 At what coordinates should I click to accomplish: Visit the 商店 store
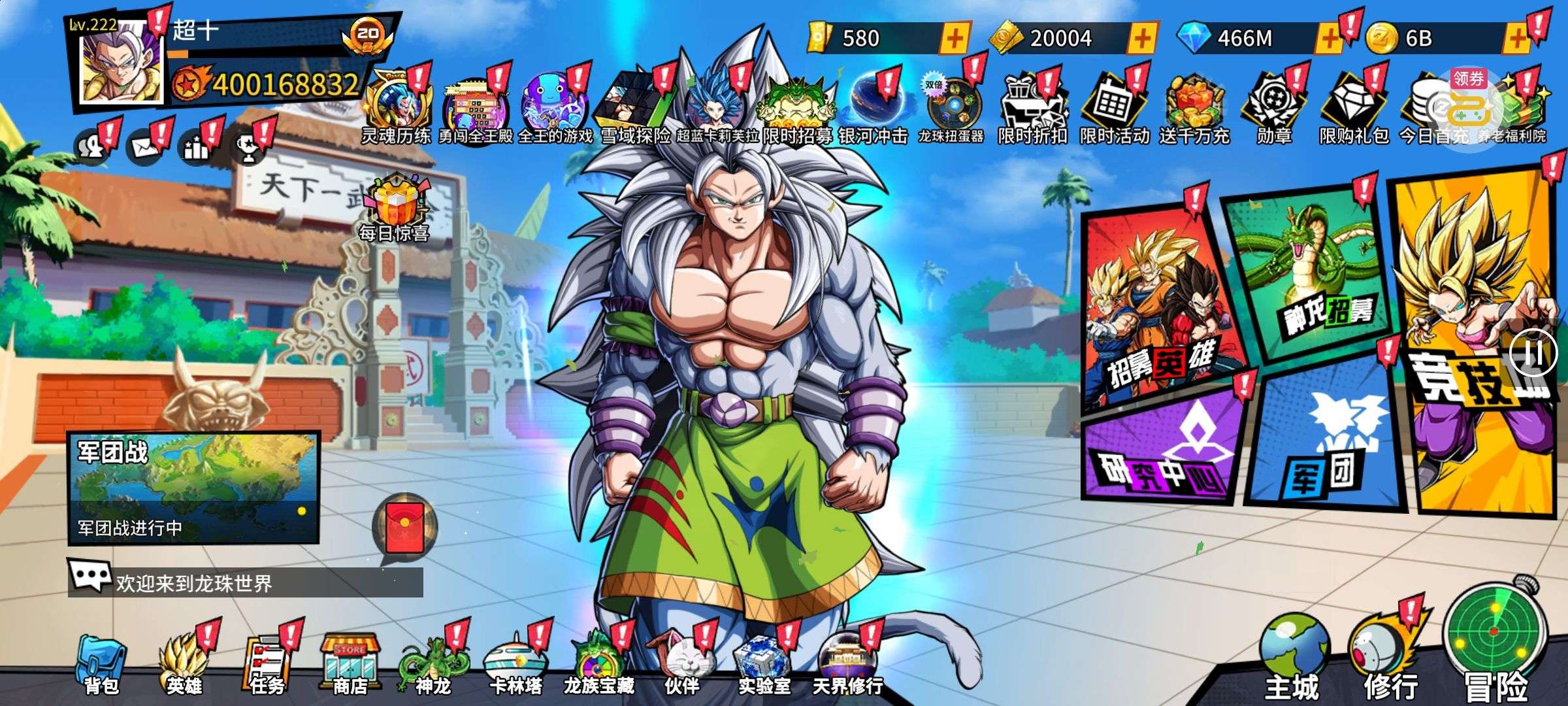pyautogui.click(x=350, y=664)
